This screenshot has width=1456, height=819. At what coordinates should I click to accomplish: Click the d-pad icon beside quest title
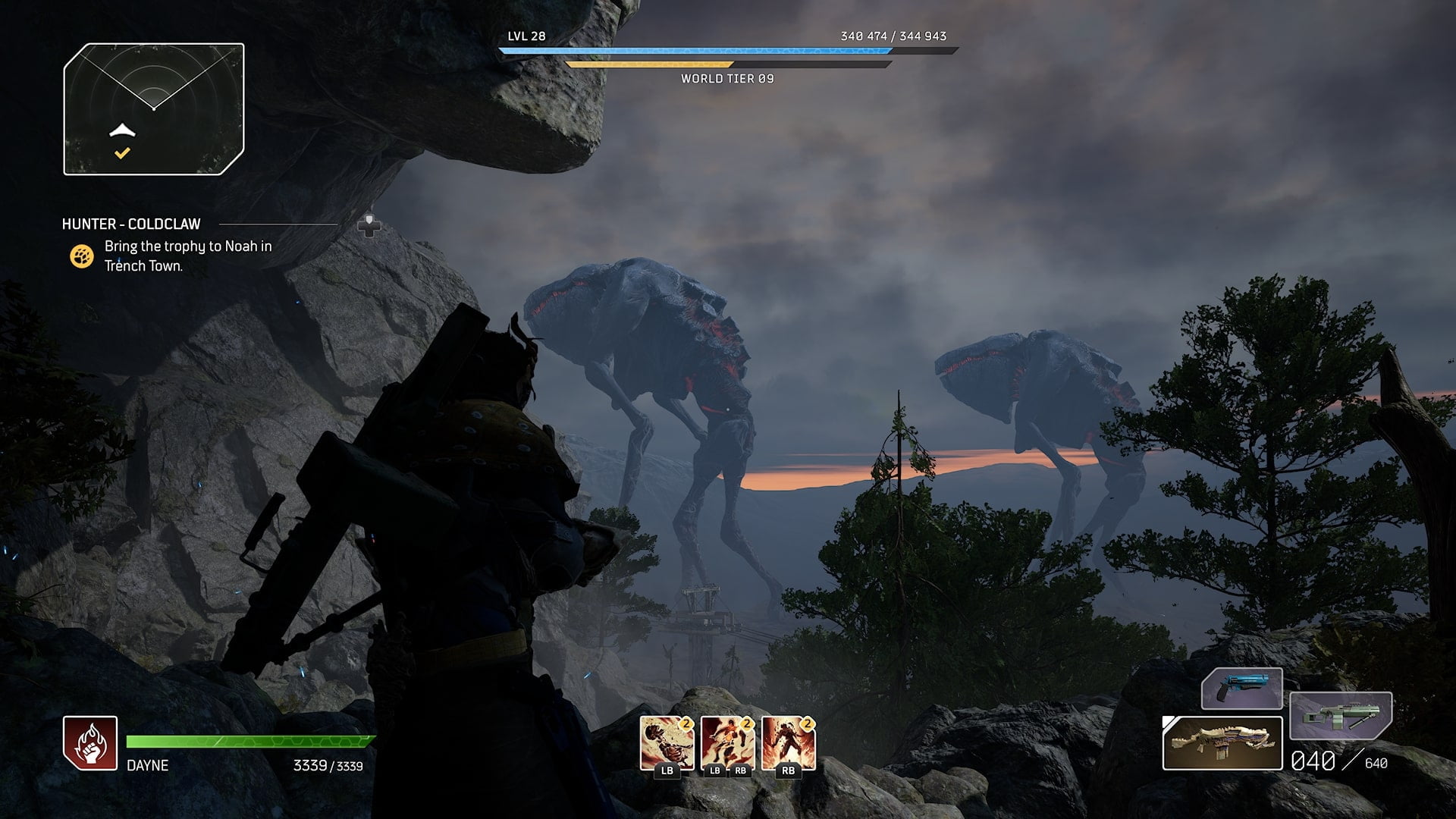point(369,225)
